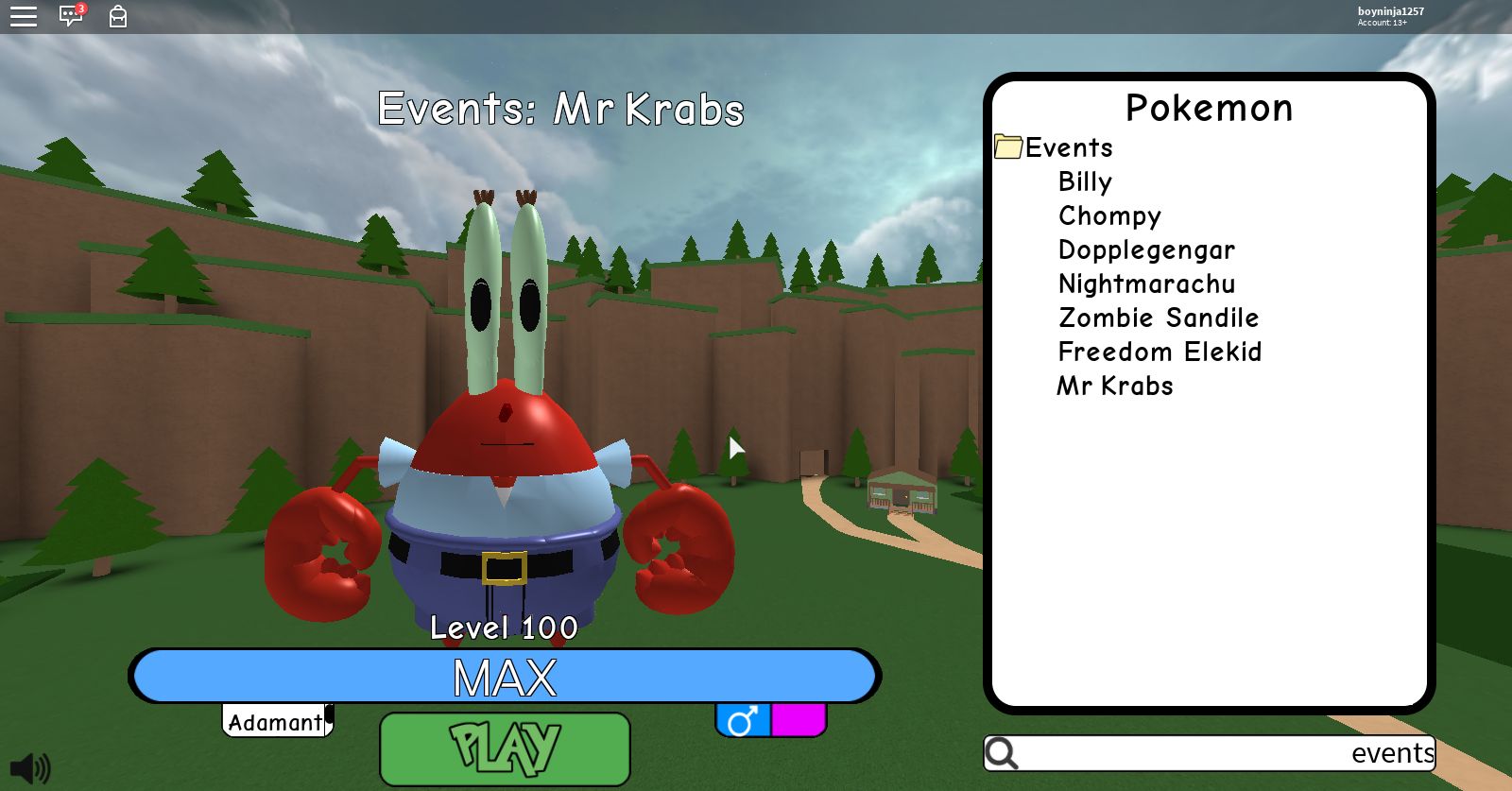1512x791 pixels.
Task: Click the Adamant nature label
Action: (x=275, y=722)
